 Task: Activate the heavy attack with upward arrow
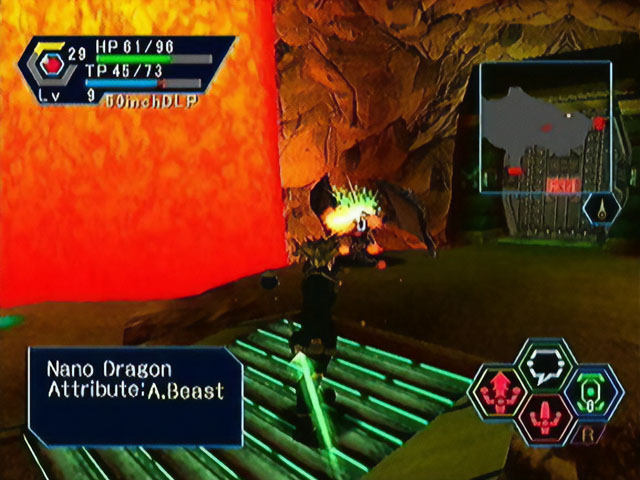(x=499, y=392)
